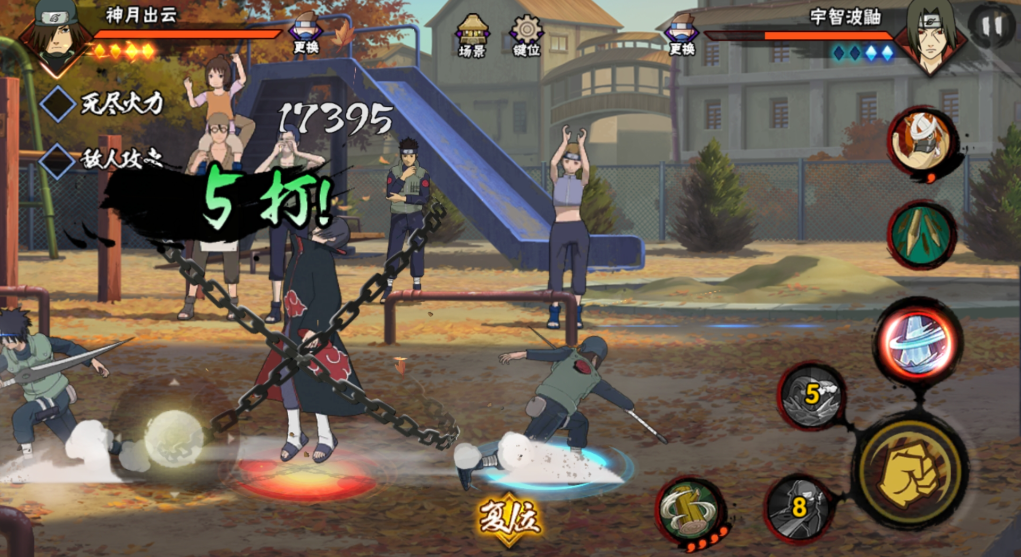The image size is (1021, 557).
Task: Toggle the 无尽火力 checkbox
Action: point(59,102)
